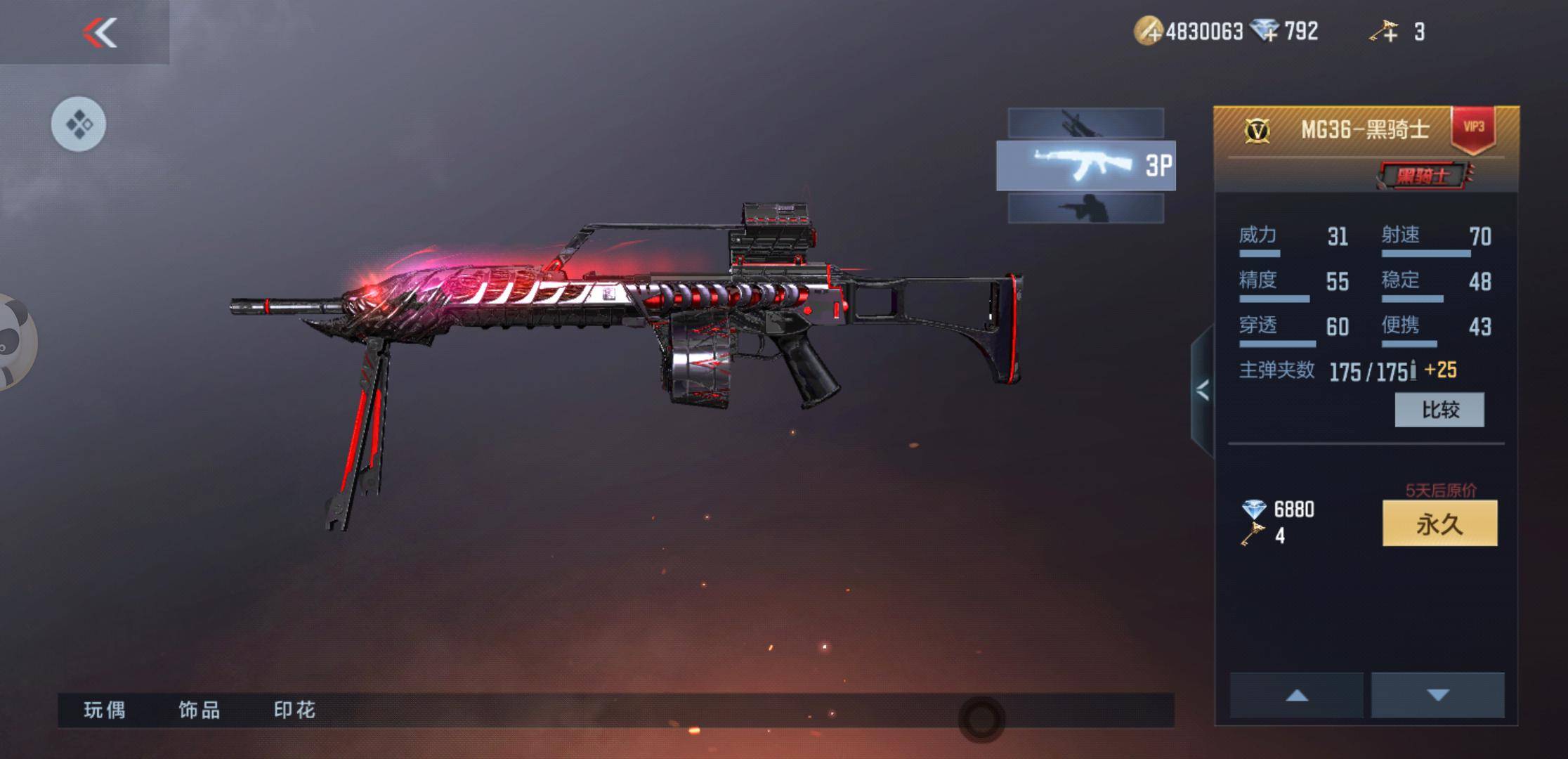Select the 3P weapon view tab

1085,166
